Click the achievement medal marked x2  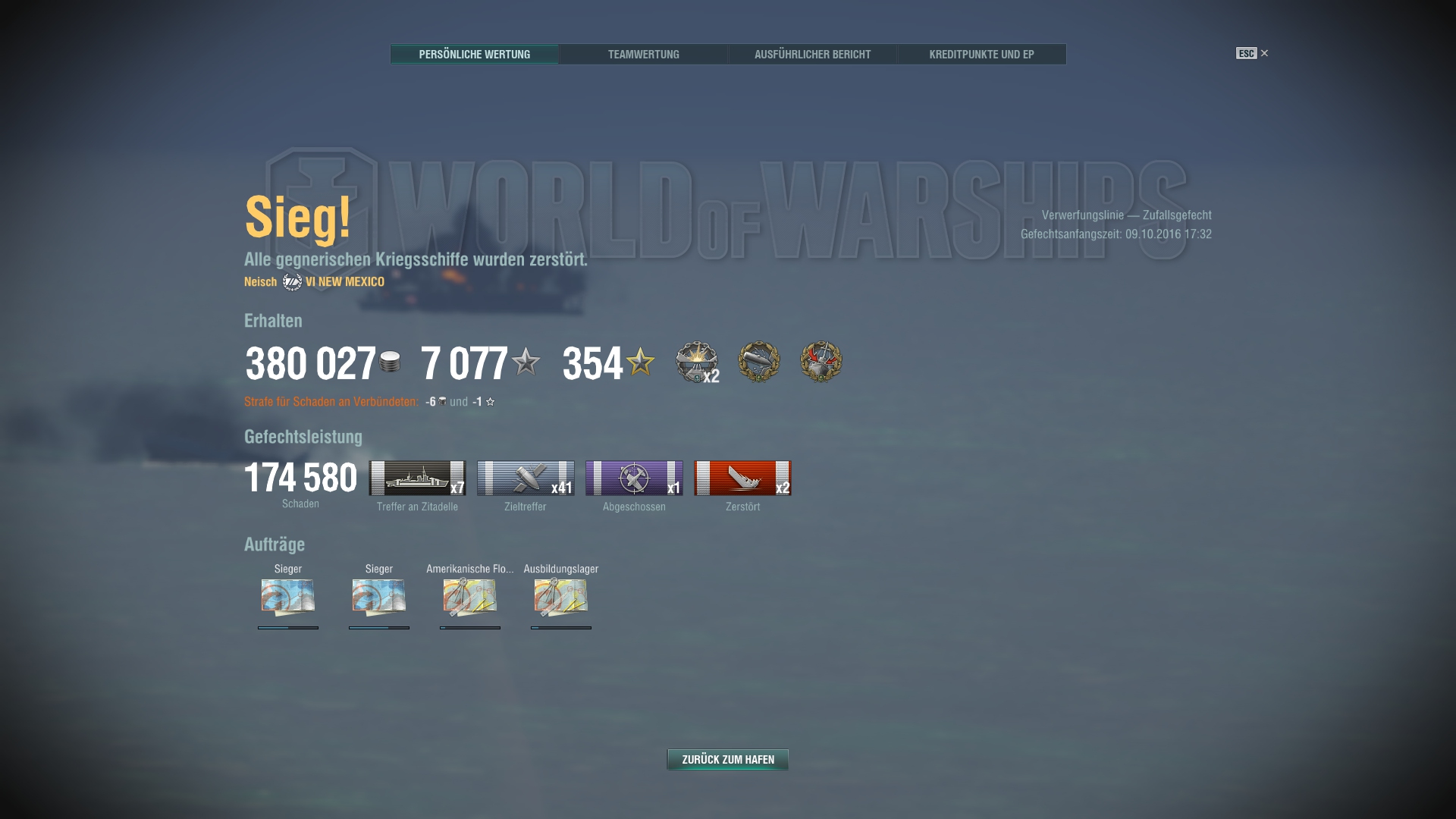coord(697,362)
